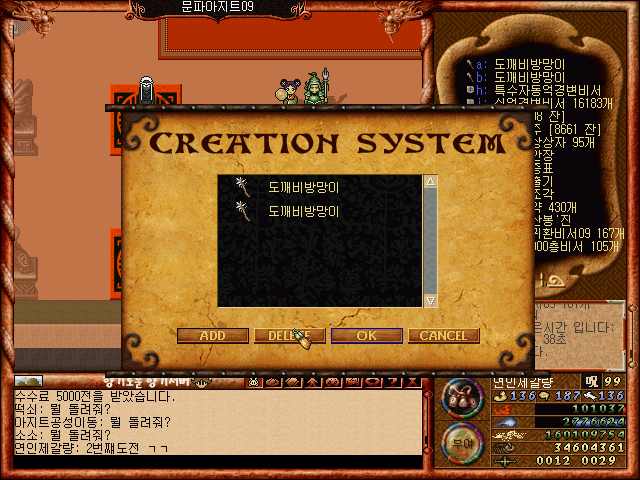Select inventory item a: 도깨비방망이

530,63
